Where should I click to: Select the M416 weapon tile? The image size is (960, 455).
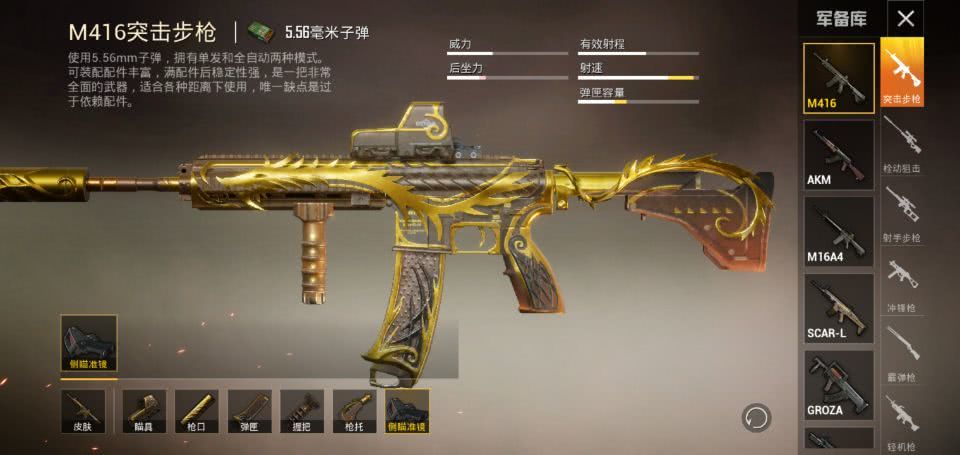(x=839, y=76)
